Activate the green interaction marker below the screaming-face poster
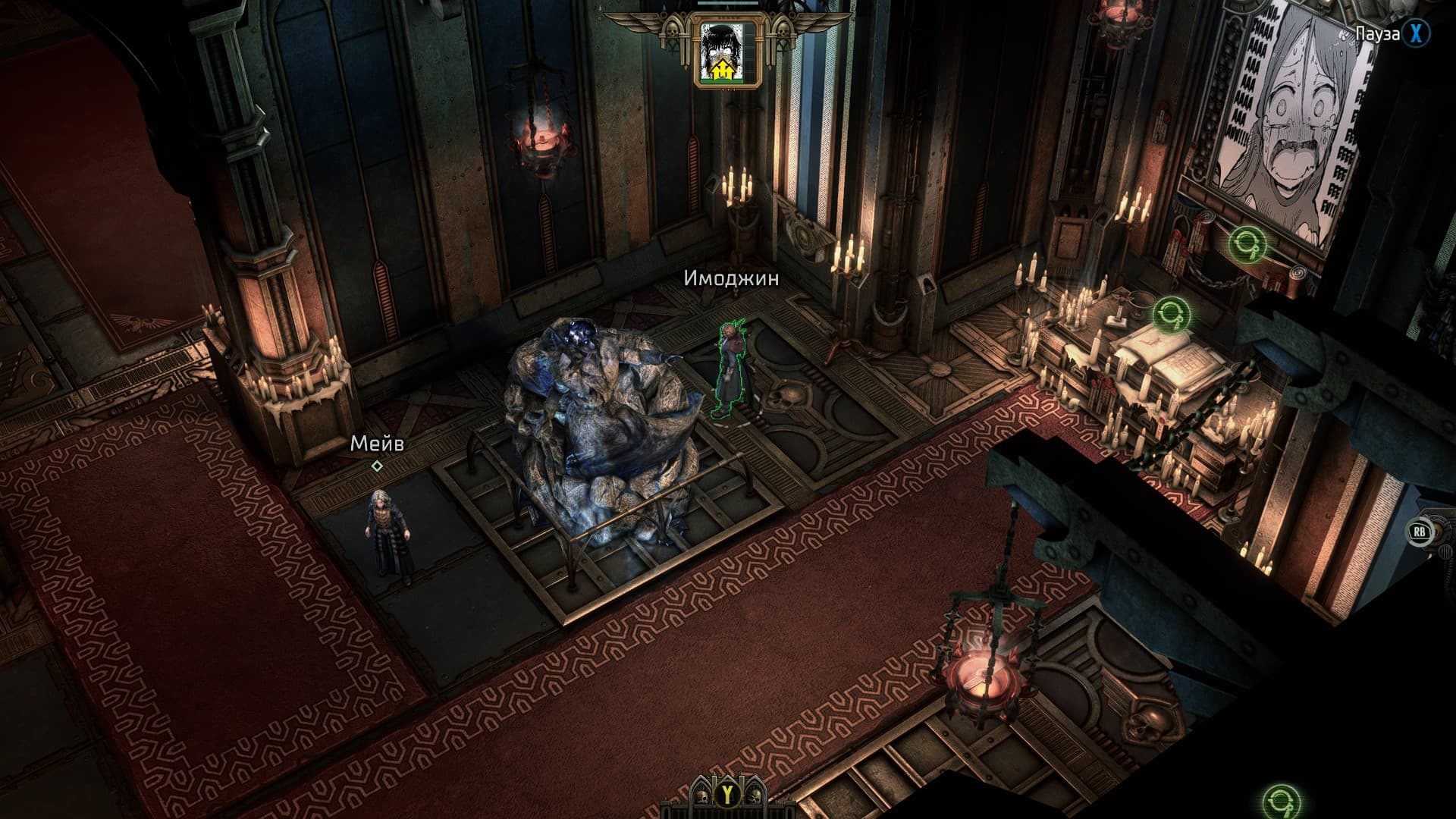 click(x=1247, y=243)
